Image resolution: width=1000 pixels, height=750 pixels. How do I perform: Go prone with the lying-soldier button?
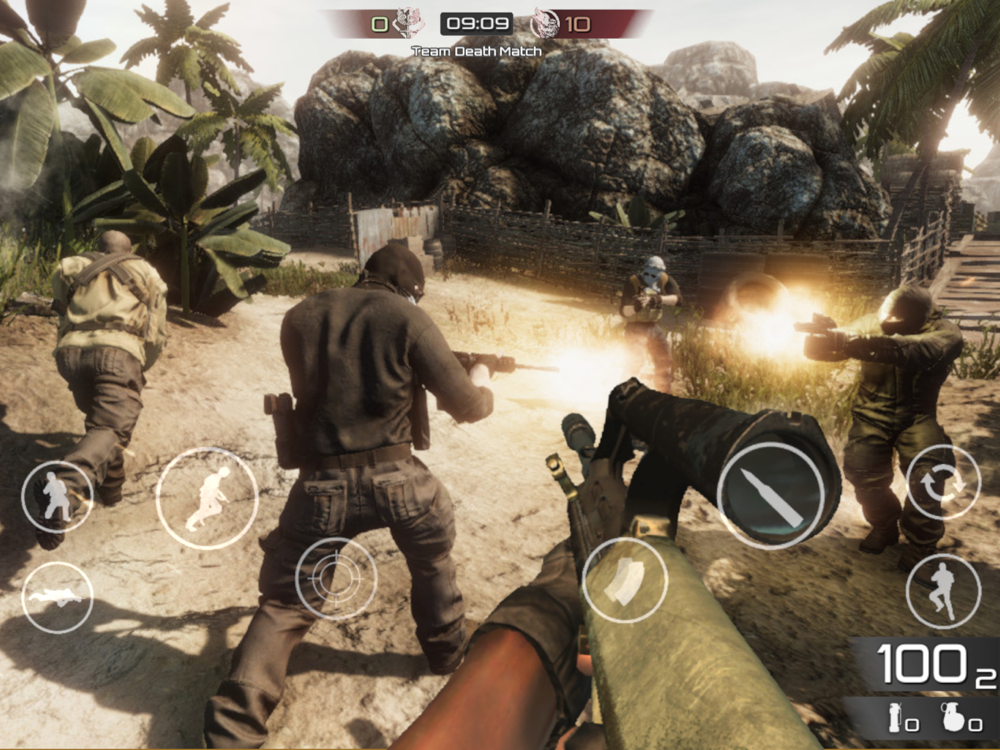(57, 597)
